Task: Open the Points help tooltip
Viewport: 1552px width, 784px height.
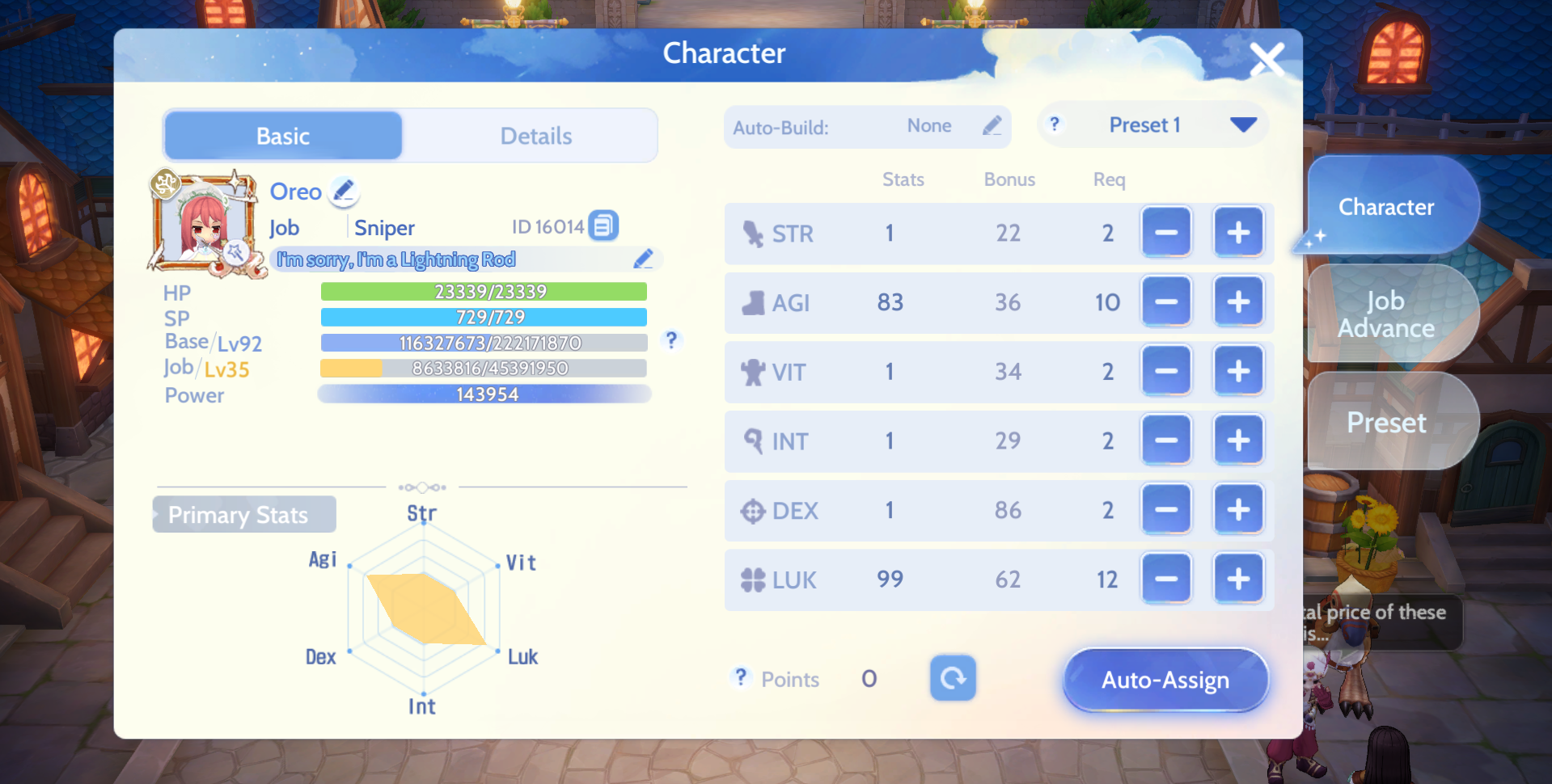Action: [741, 678]
